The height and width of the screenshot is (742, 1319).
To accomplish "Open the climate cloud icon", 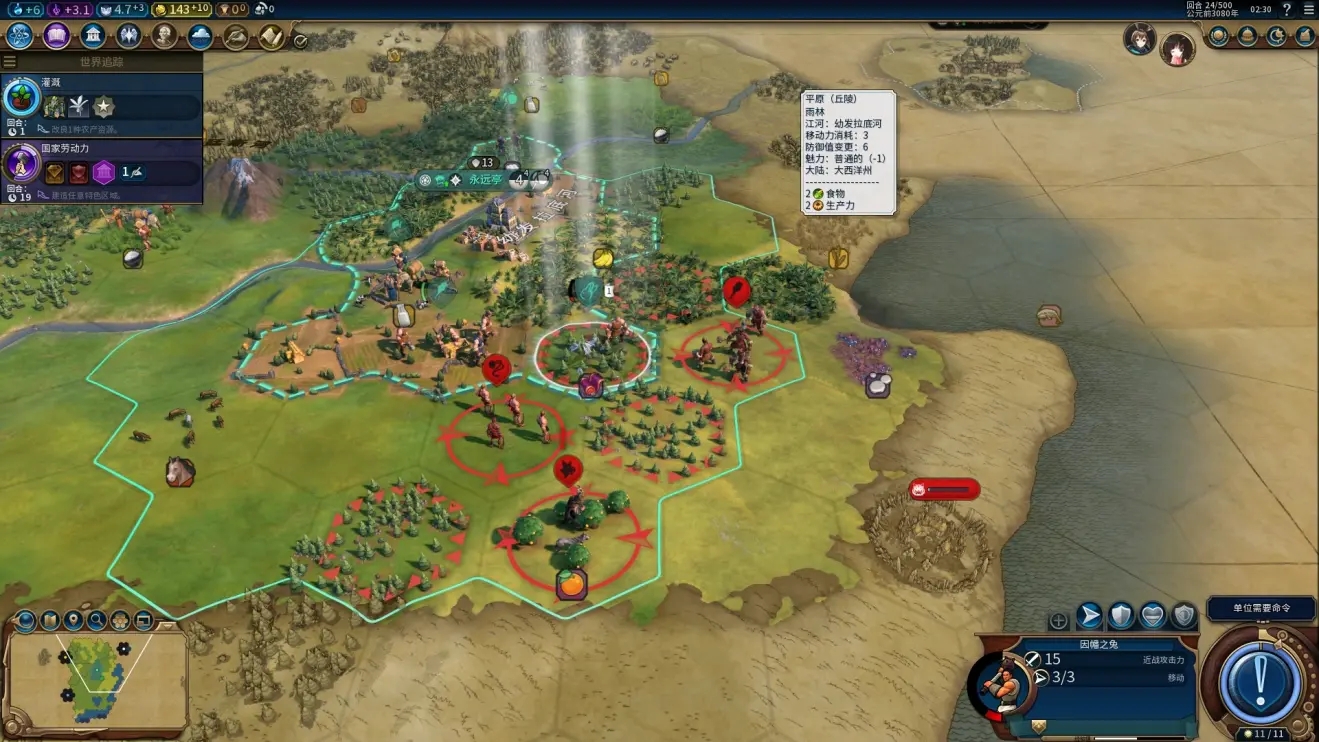I will click(200, 36).
